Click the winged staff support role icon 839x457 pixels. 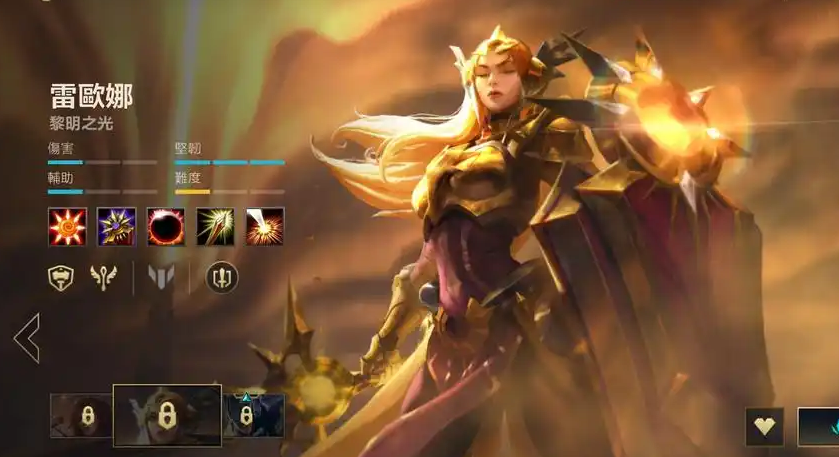(x=103, y=278)
